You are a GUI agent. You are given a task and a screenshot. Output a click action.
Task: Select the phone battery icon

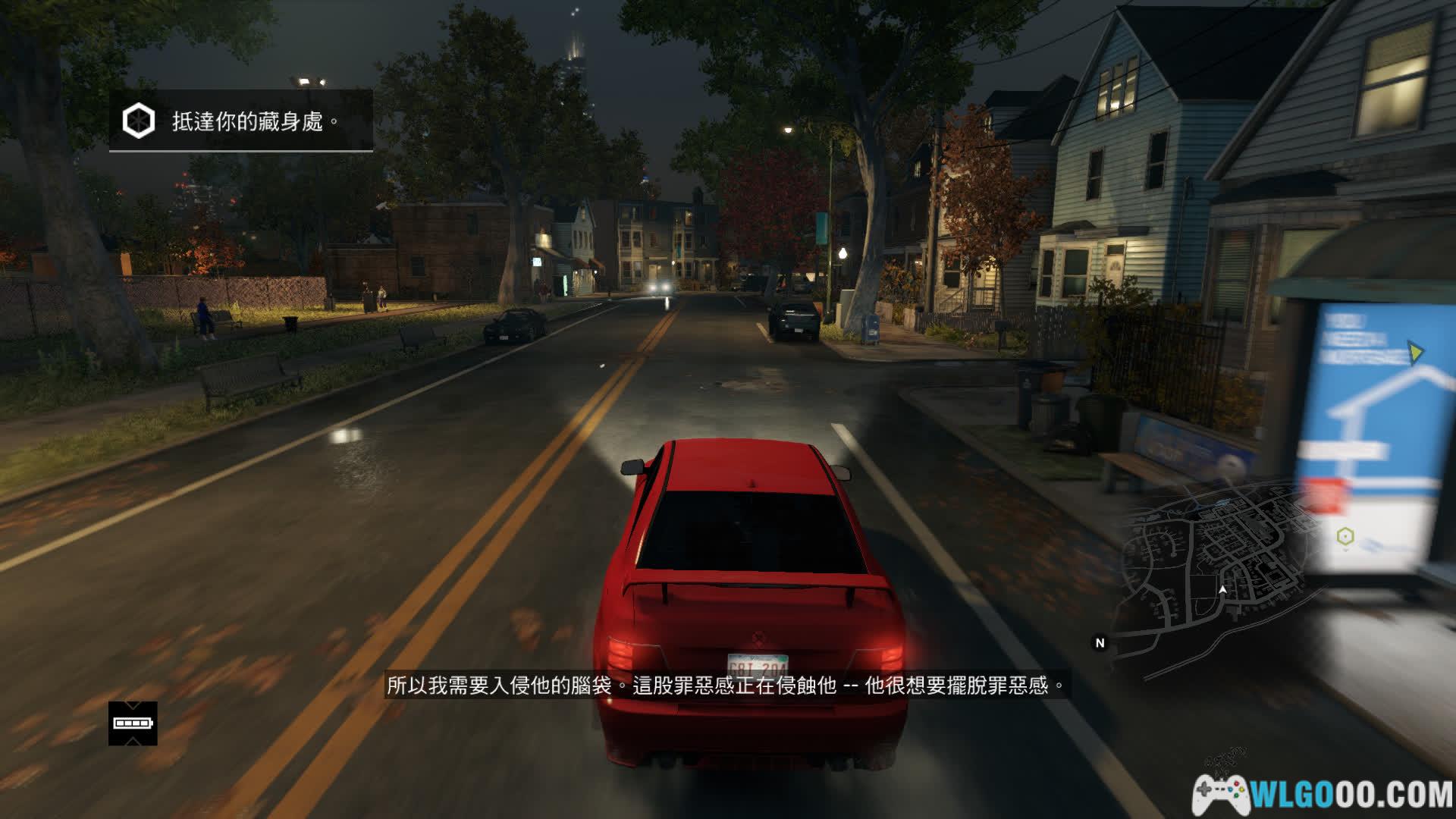[133, 723]
